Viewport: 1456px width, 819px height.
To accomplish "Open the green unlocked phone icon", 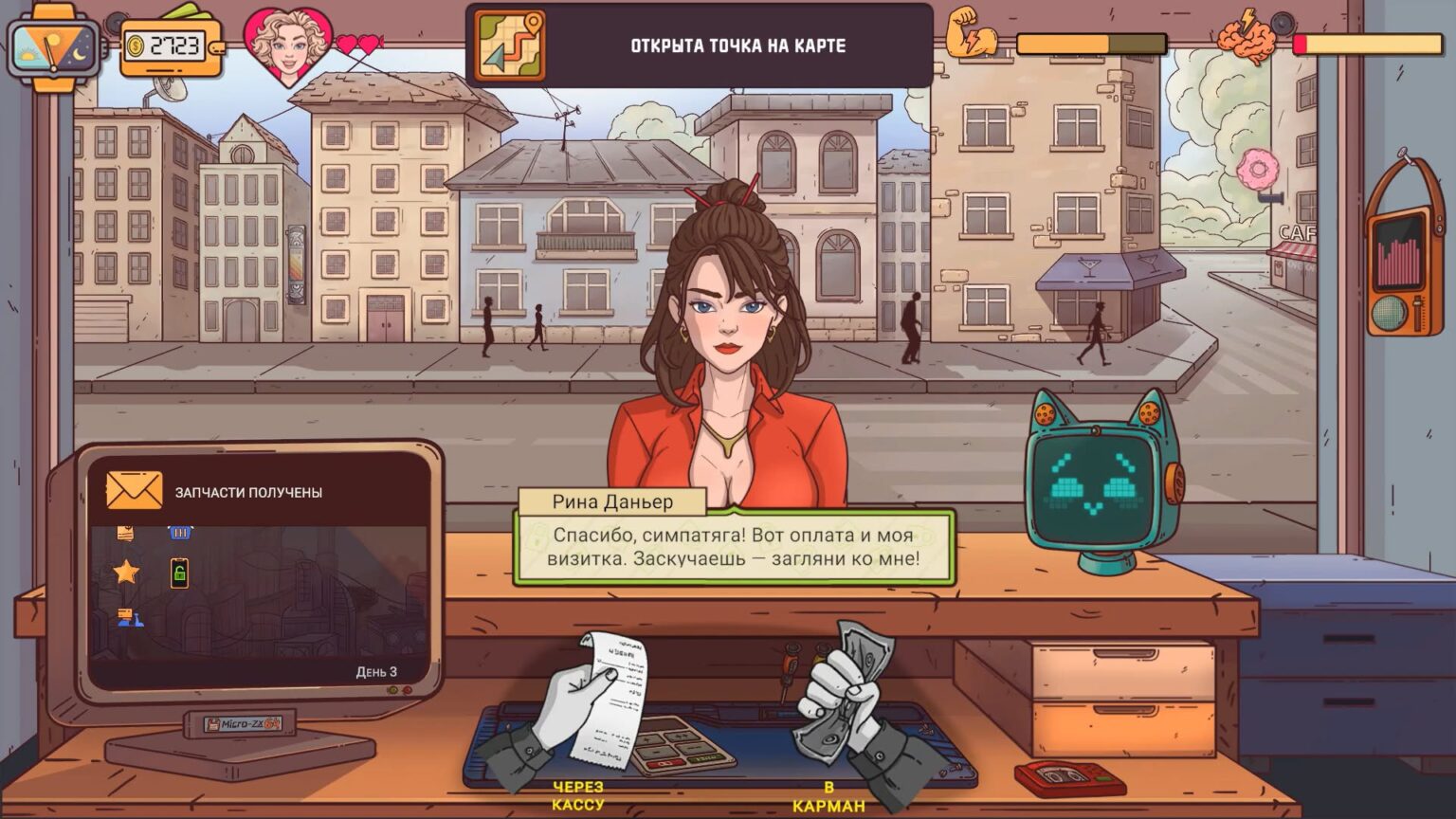I will [179, 573].
